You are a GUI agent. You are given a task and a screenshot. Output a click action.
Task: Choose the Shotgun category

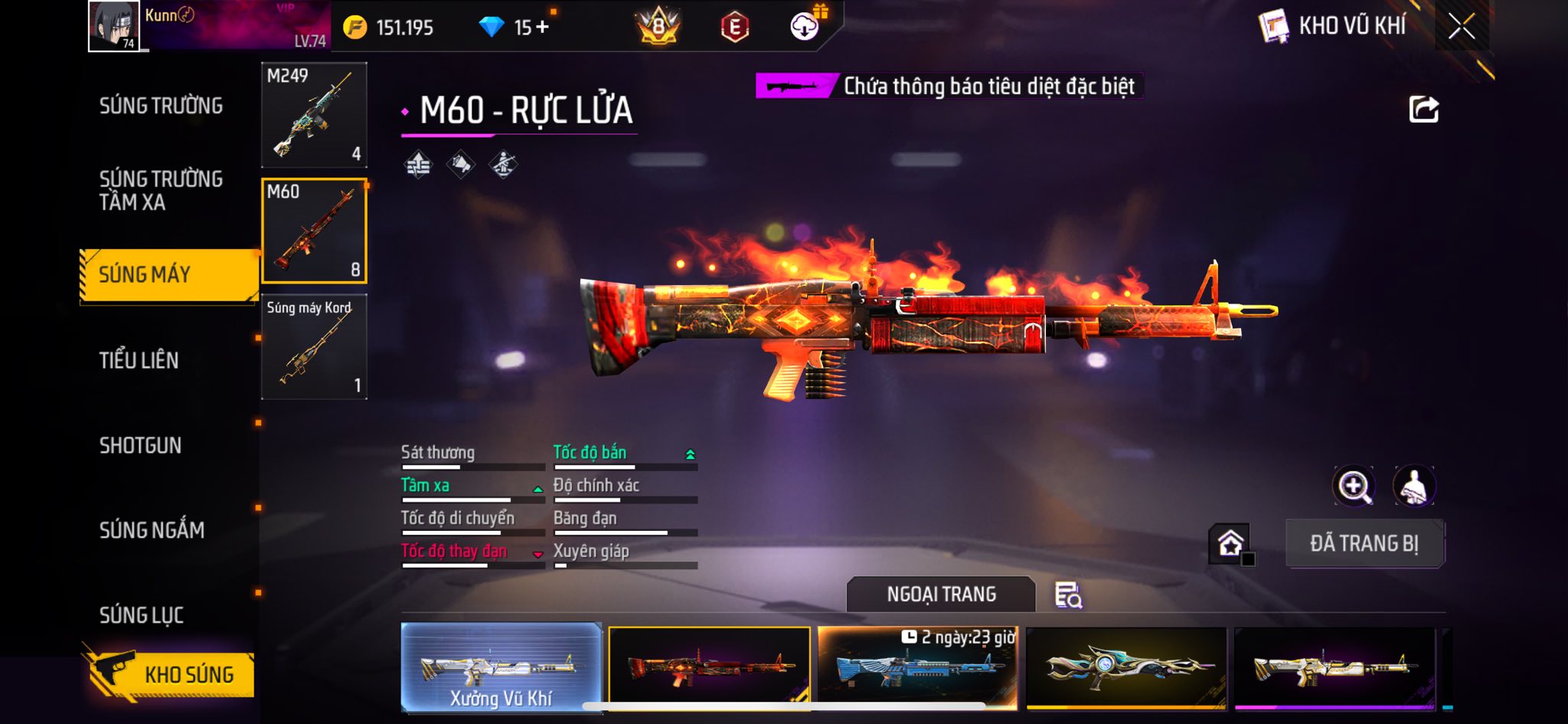coord(140,445)
